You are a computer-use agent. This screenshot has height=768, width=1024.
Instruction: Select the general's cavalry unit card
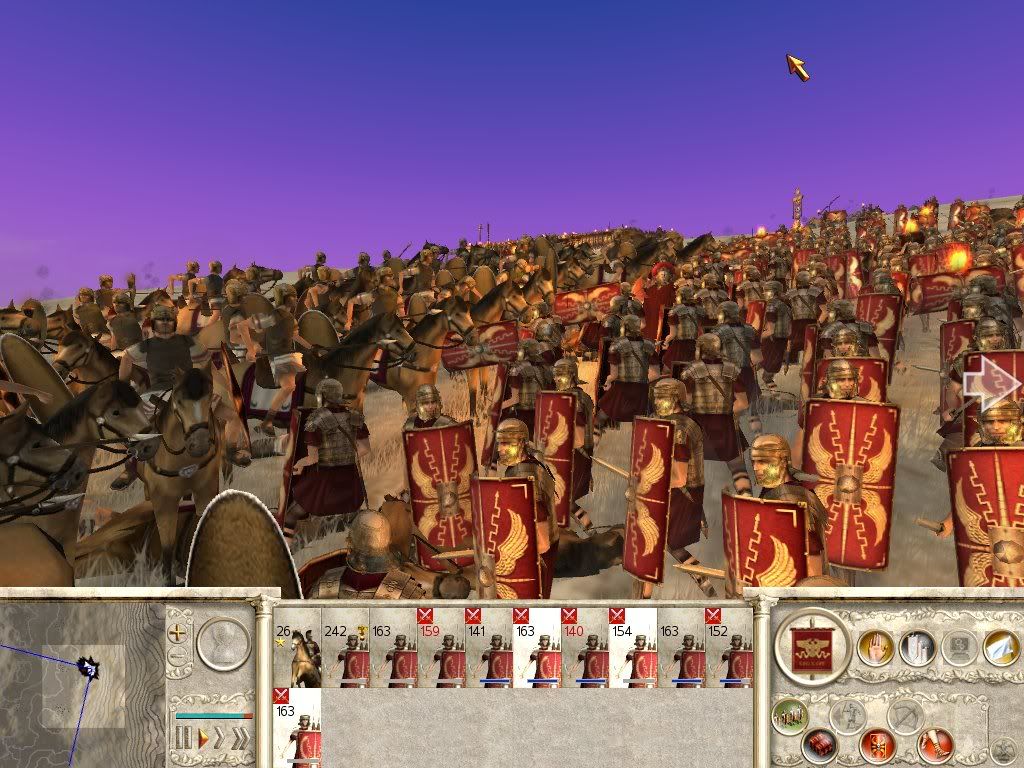(297, 648)
